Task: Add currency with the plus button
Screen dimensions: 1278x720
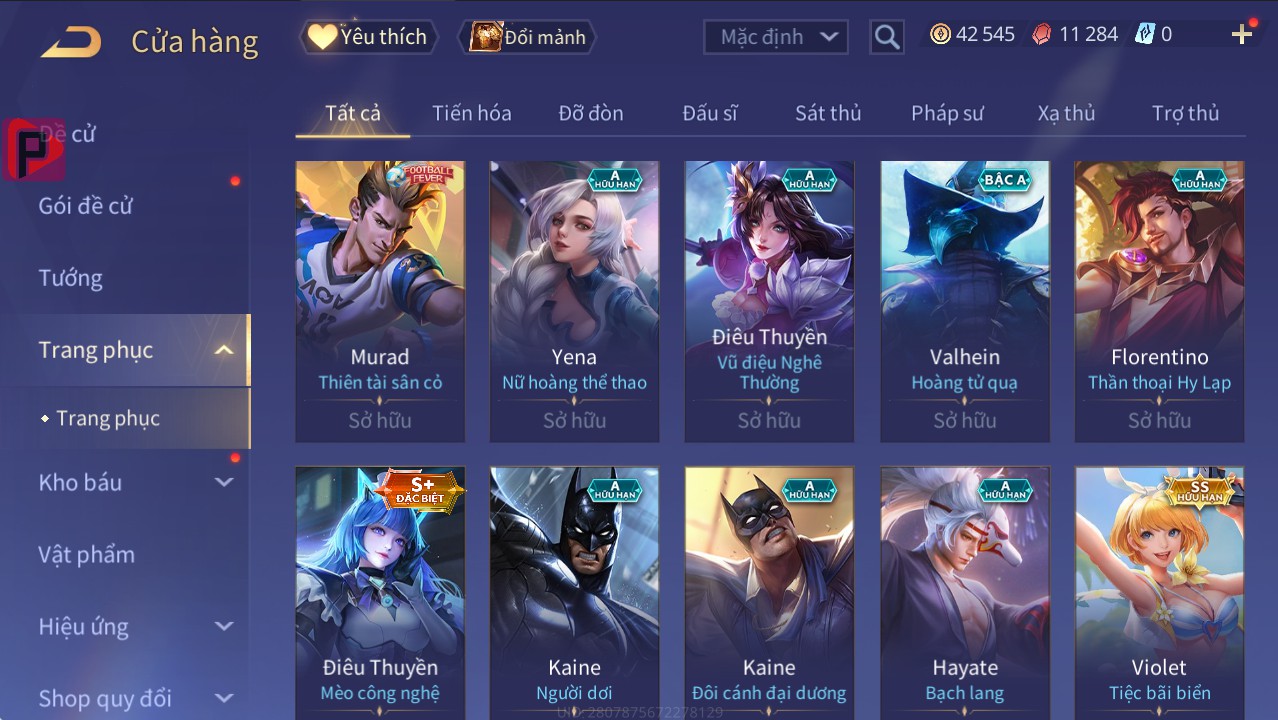Action: coord(1242,35)
